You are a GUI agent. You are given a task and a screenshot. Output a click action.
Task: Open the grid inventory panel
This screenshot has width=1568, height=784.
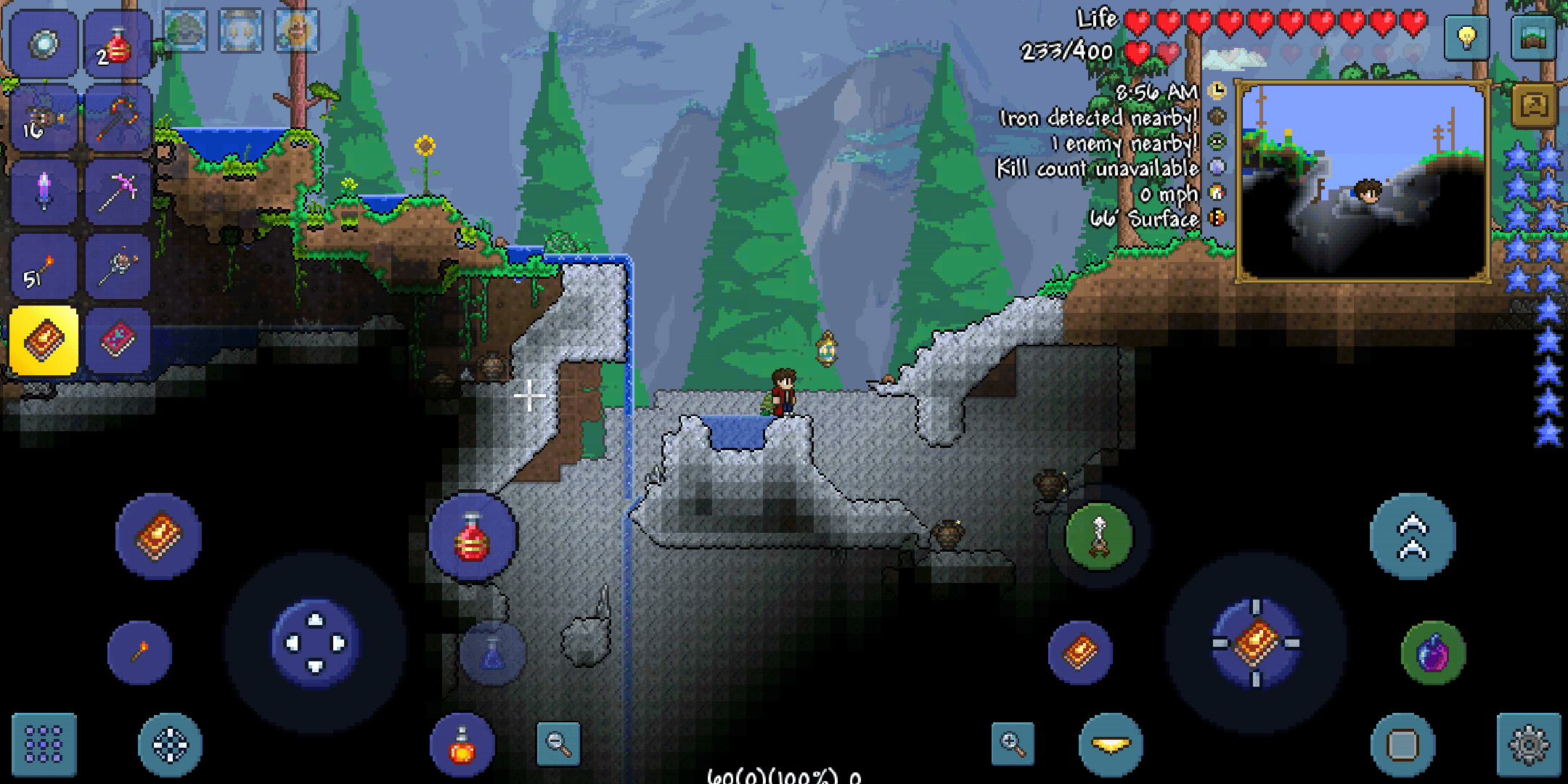[x=44, y=743]
